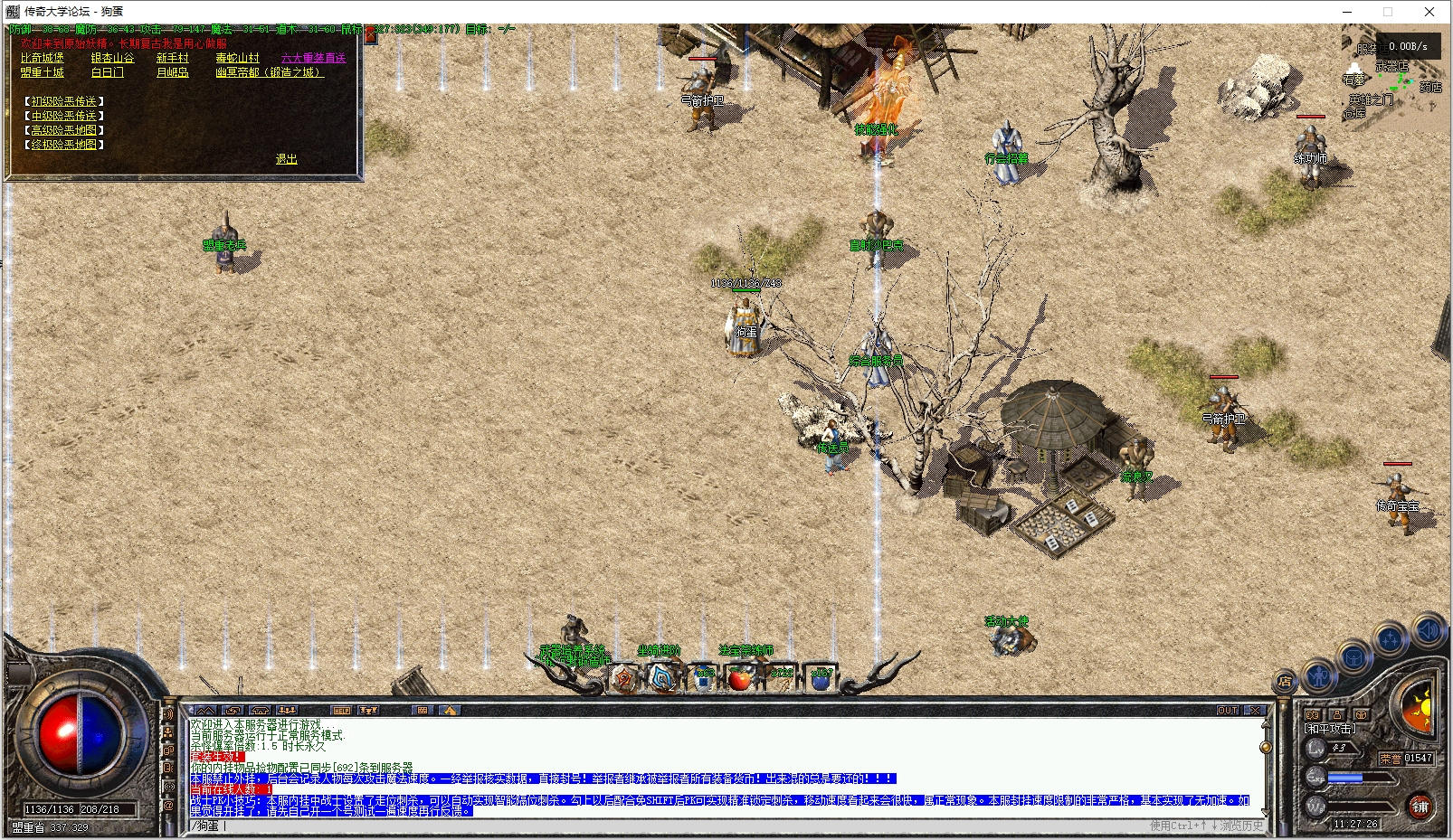The width and height of the screenshot is (1453, 840).
Task: Click the red 铺 stall button
Action: coord(1420,806)
